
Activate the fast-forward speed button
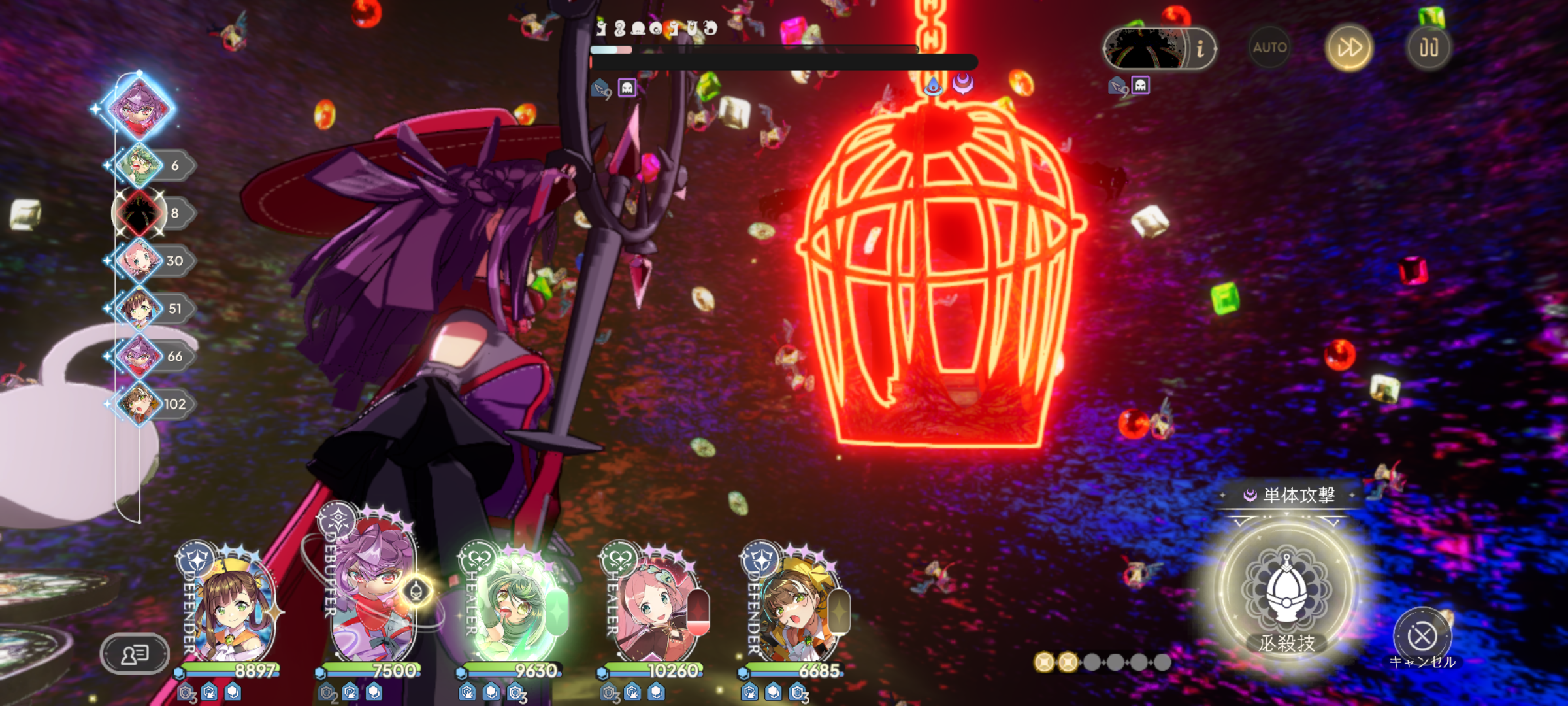pos(1349,48)
